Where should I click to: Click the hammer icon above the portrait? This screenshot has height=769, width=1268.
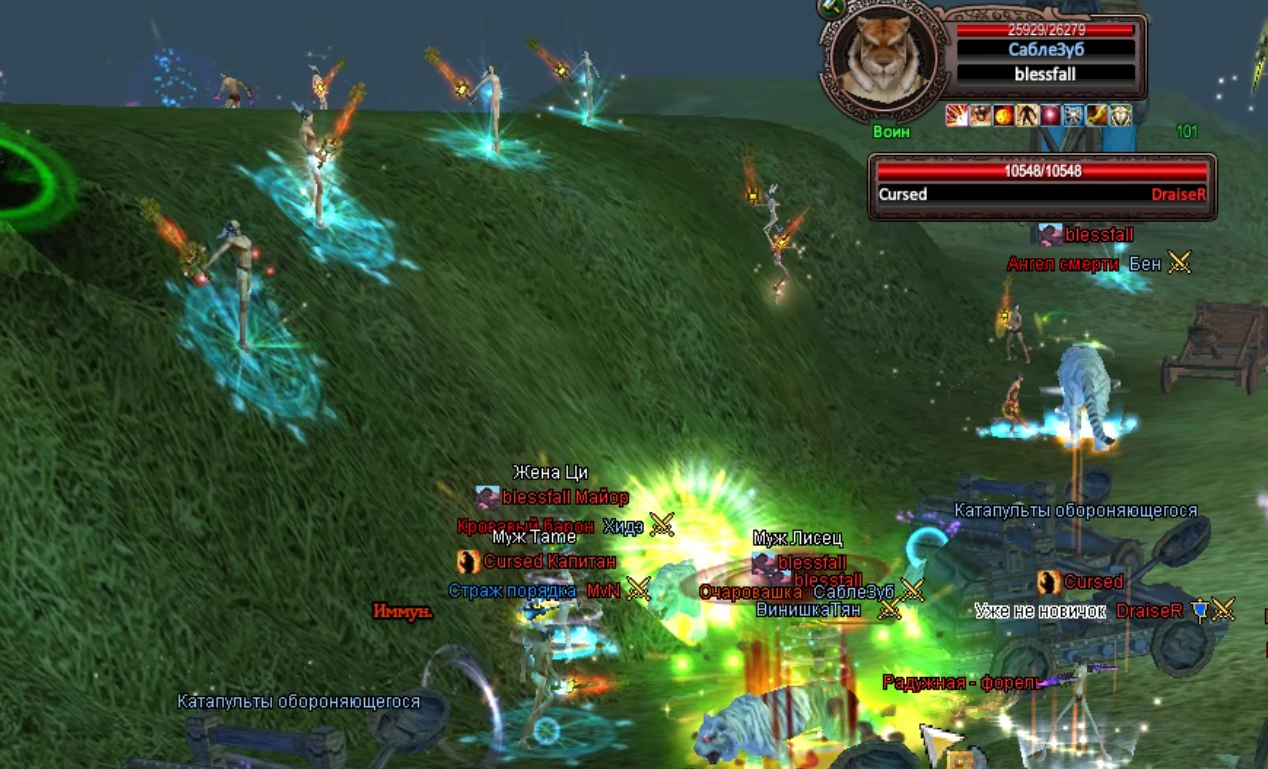click(832, 8)
